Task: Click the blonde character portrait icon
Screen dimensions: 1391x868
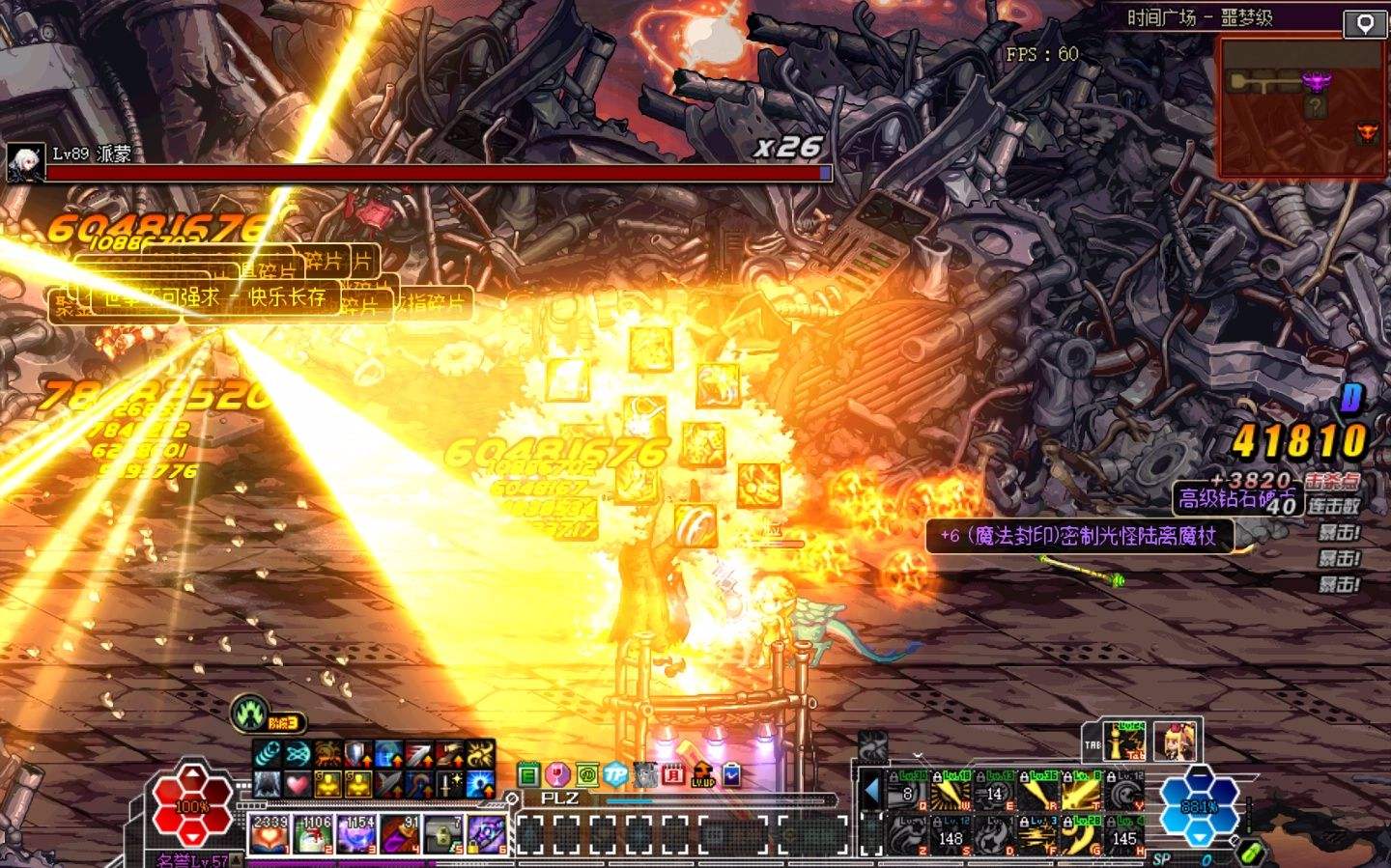Action: click(x=1175, y=741)
